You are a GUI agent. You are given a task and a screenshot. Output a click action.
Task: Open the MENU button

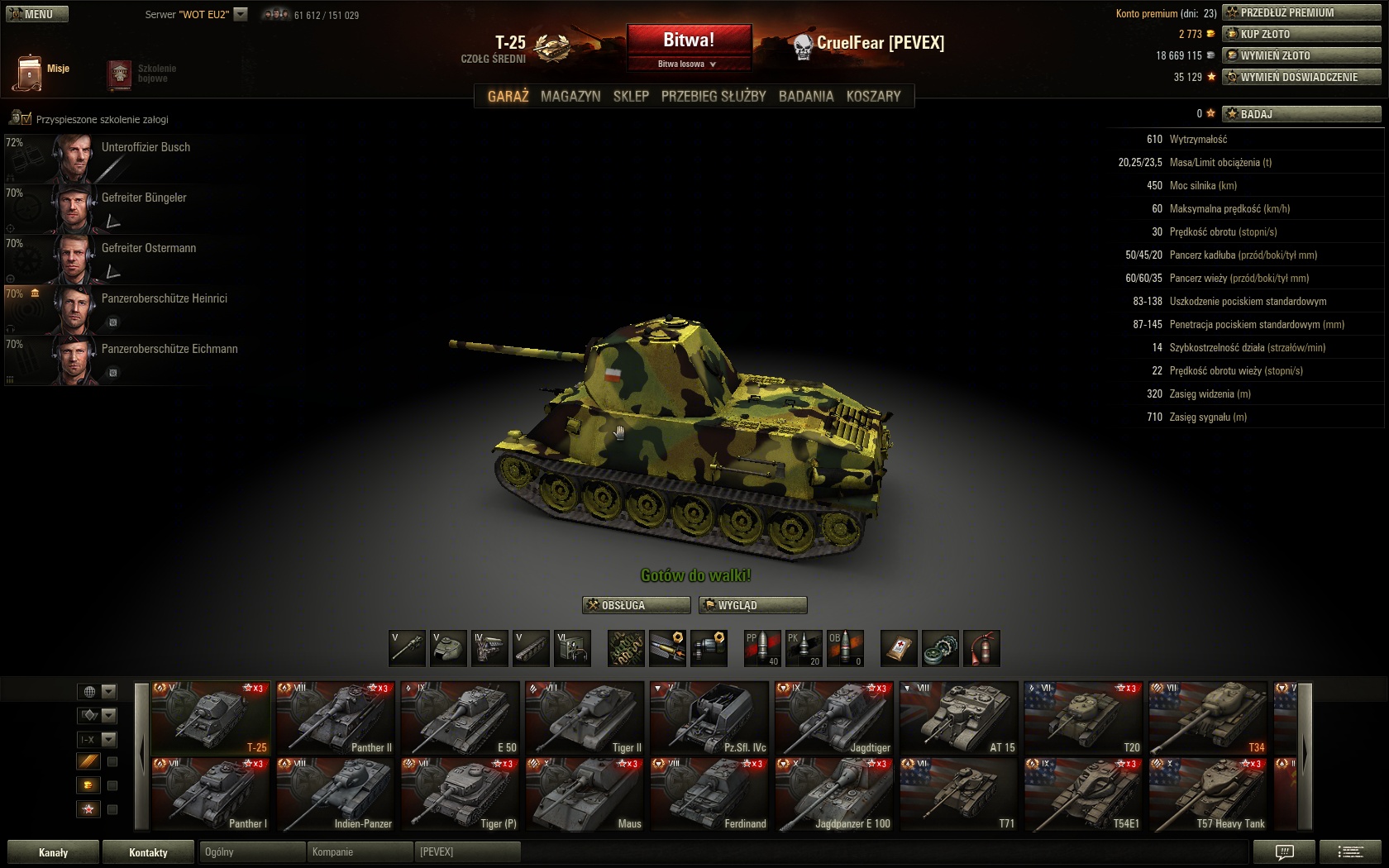point(37,14)
